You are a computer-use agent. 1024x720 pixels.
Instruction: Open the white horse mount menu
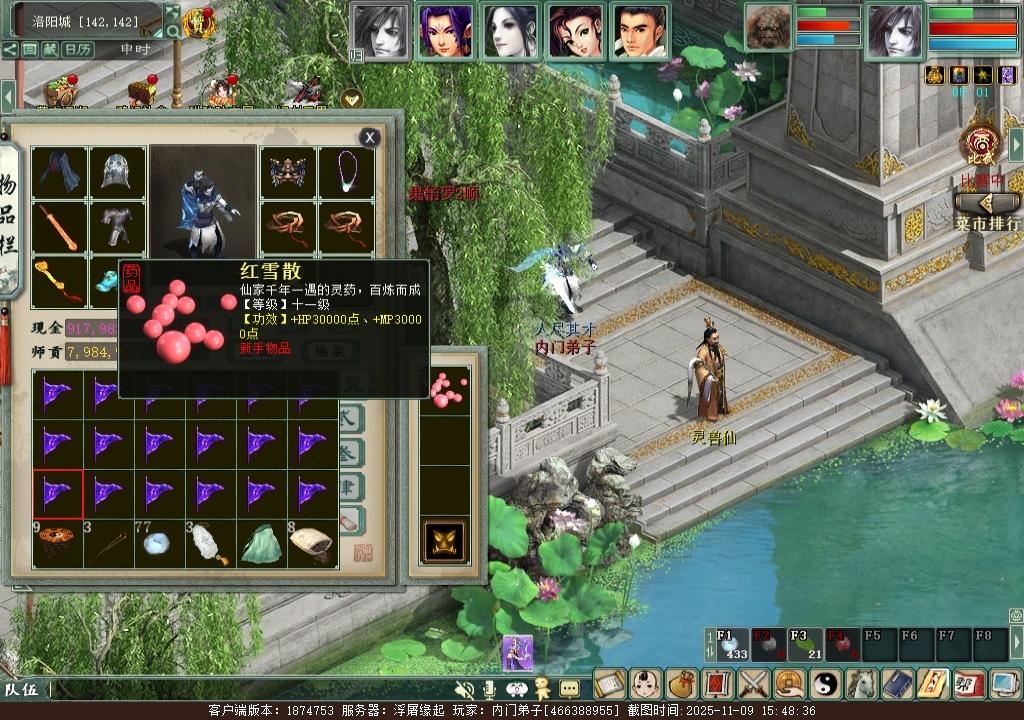tap(862, 684)
